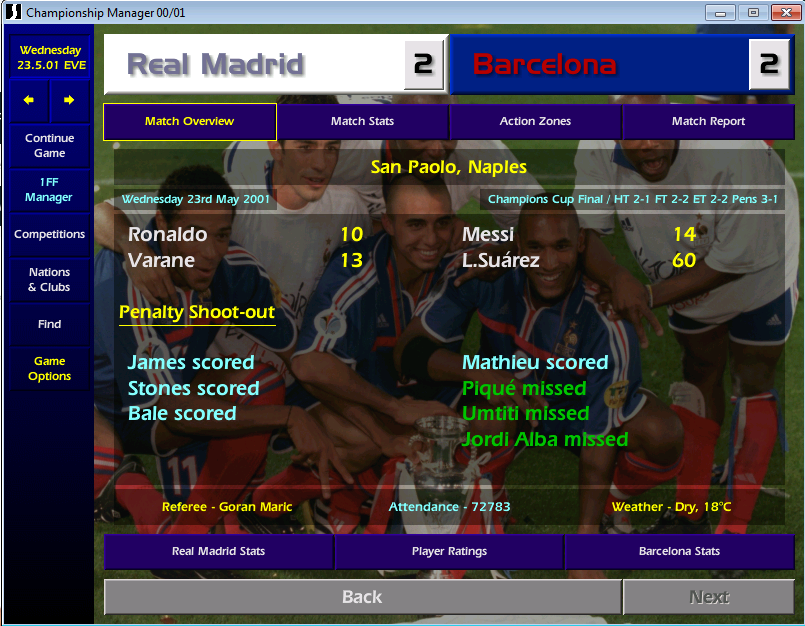The image size is (805, 626).
Task: Click the left yellow arrow button
Action: (29, 100)
